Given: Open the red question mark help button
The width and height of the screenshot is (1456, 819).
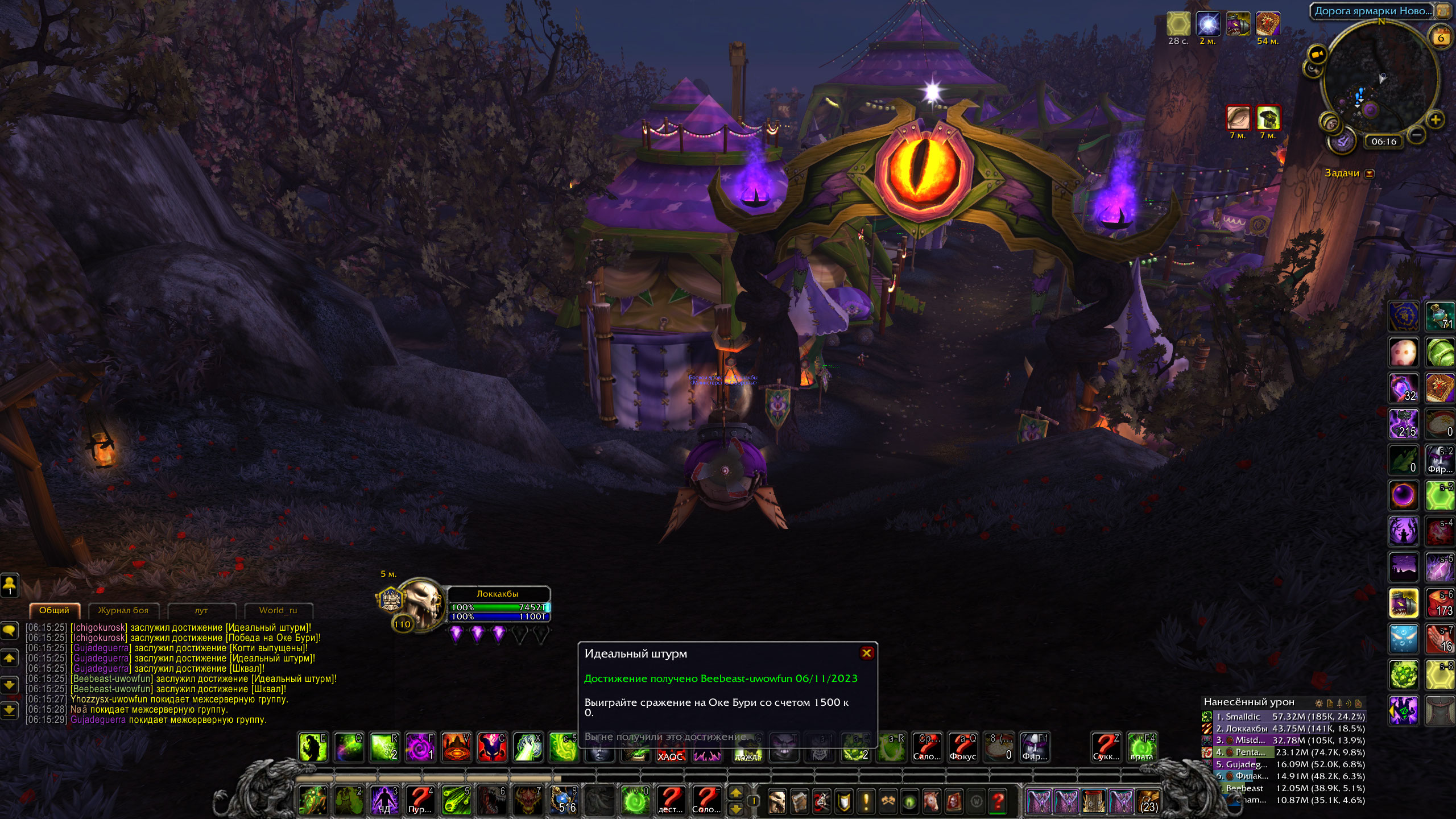Looking at the screenshot, I should click(x=998, y=801).
